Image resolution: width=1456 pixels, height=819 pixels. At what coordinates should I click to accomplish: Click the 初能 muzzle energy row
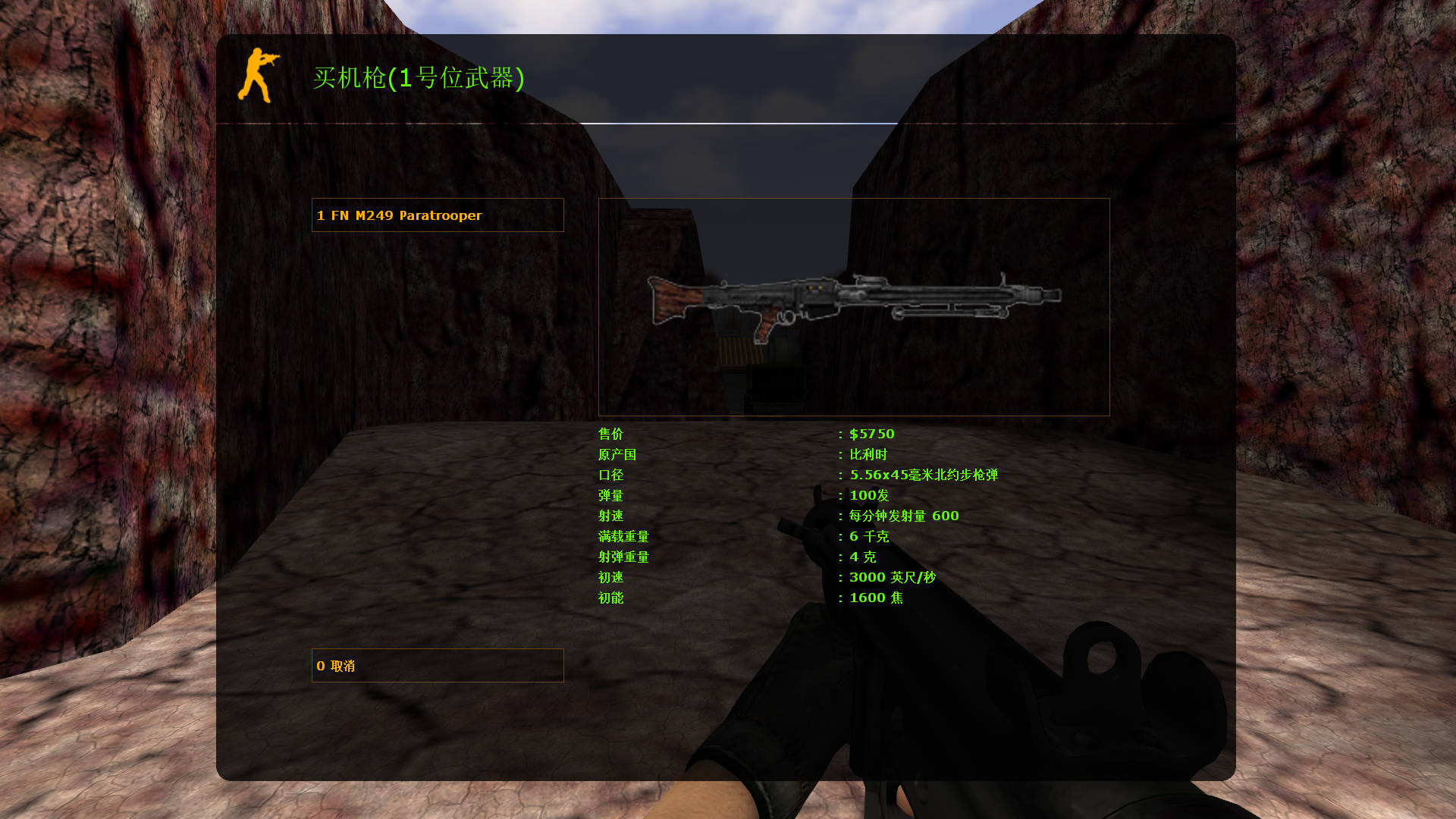click(610, 598)
